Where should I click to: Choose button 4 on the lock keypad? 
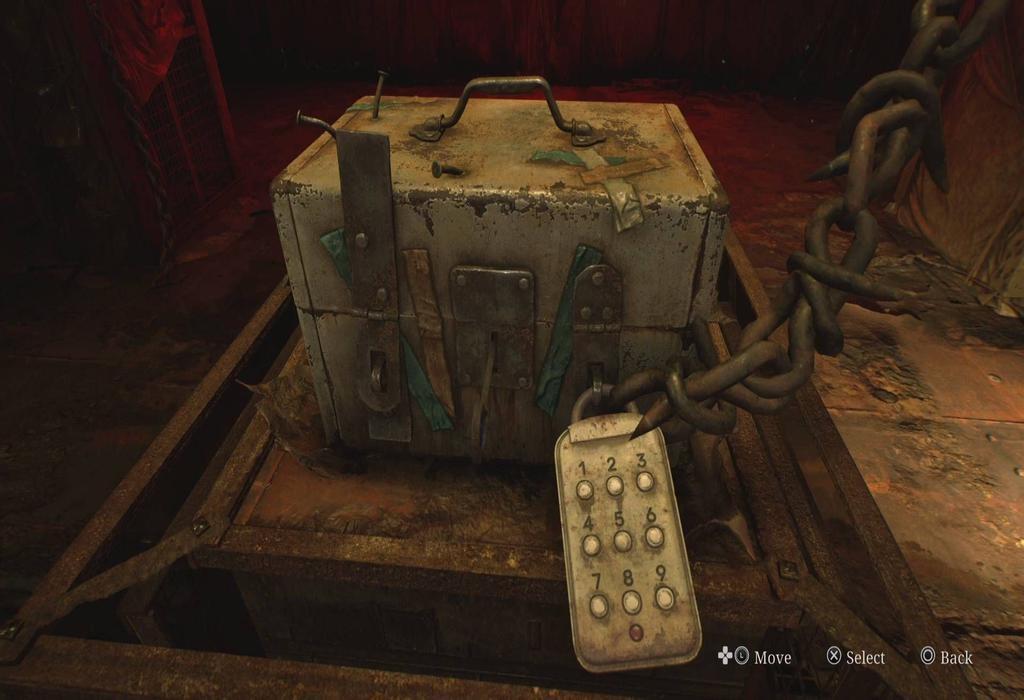pos(591,545)
